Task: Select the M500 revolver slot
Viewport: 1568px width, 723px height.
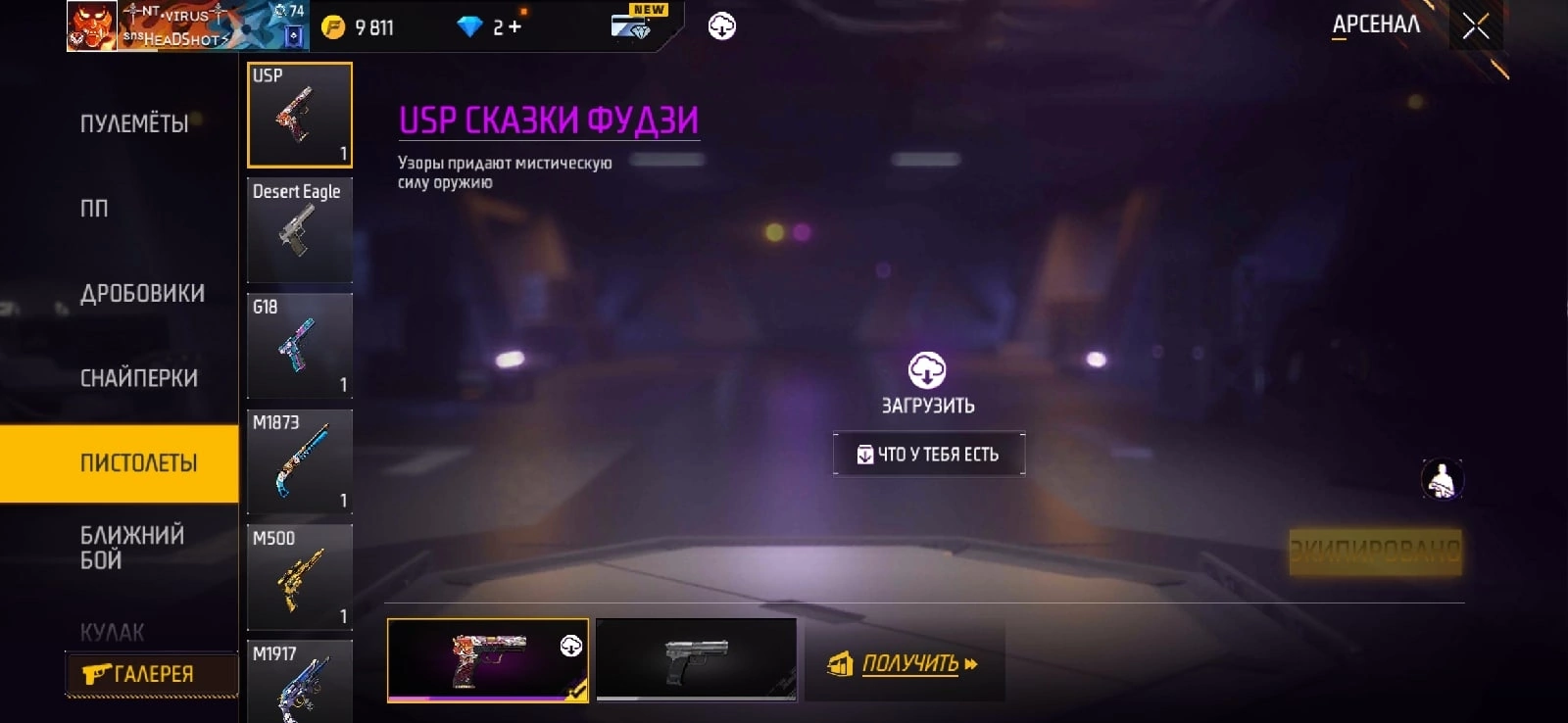Action: [299, 577]
